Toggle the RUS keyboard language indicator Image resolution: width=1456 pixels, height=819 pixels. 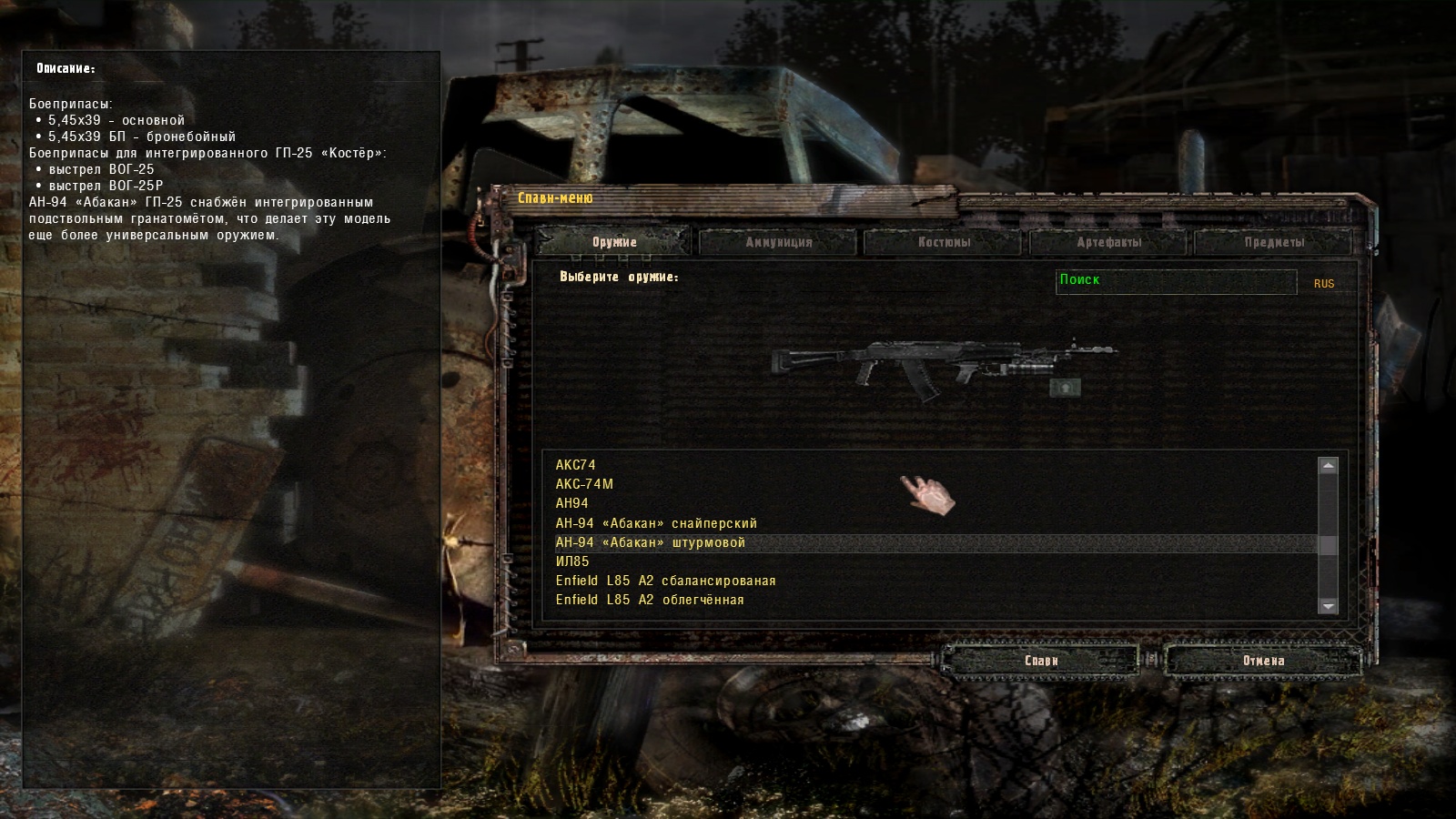(1324, 284)
